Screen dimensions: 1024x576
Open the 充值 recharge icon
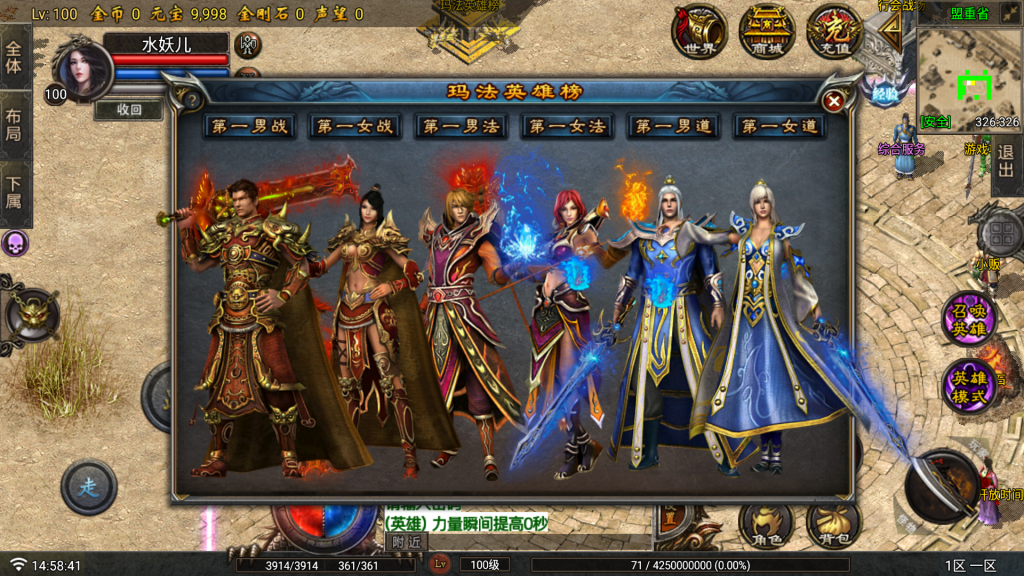(834, 32)
